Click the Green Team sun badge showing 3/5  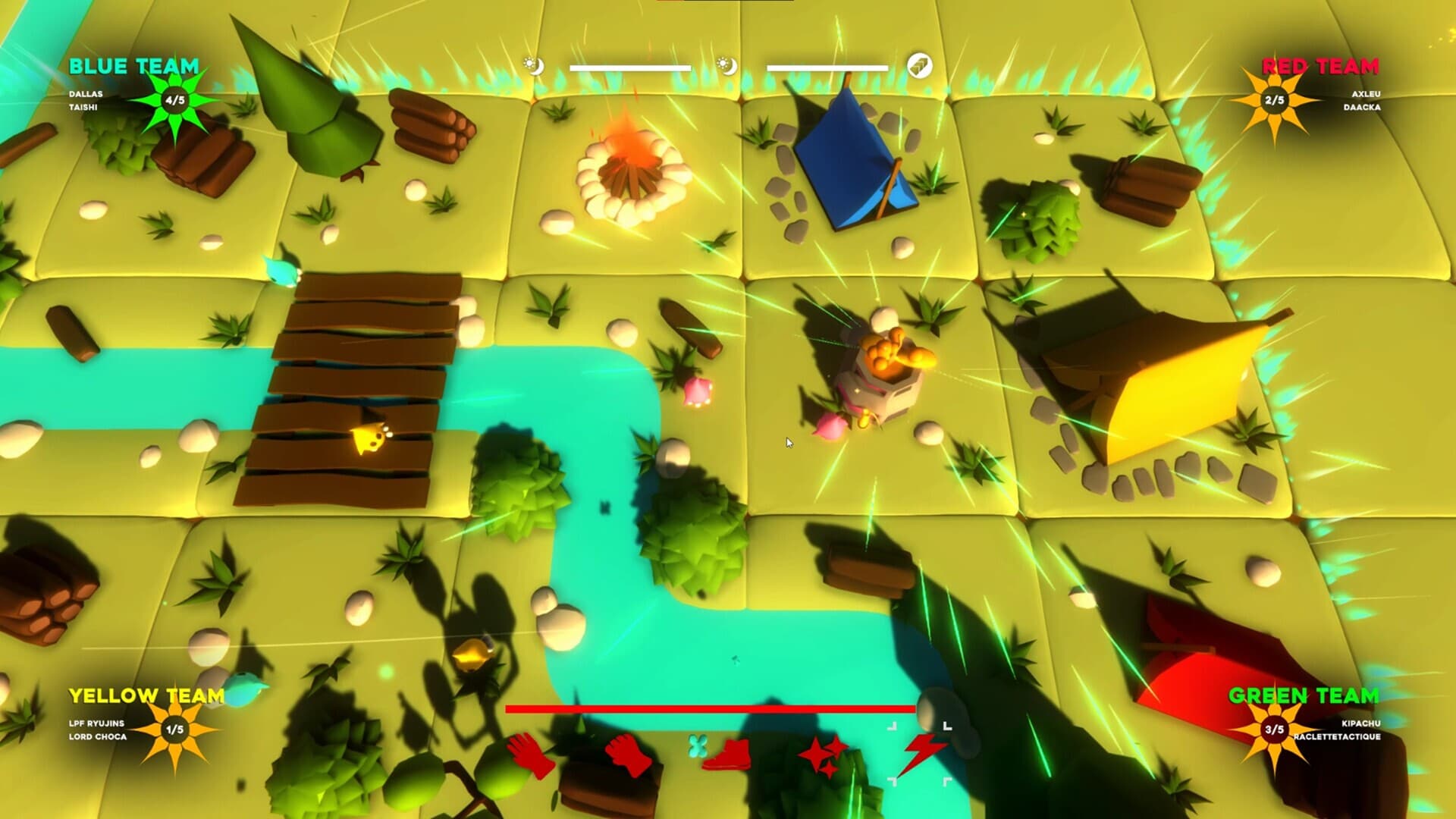pos(1276,728)
